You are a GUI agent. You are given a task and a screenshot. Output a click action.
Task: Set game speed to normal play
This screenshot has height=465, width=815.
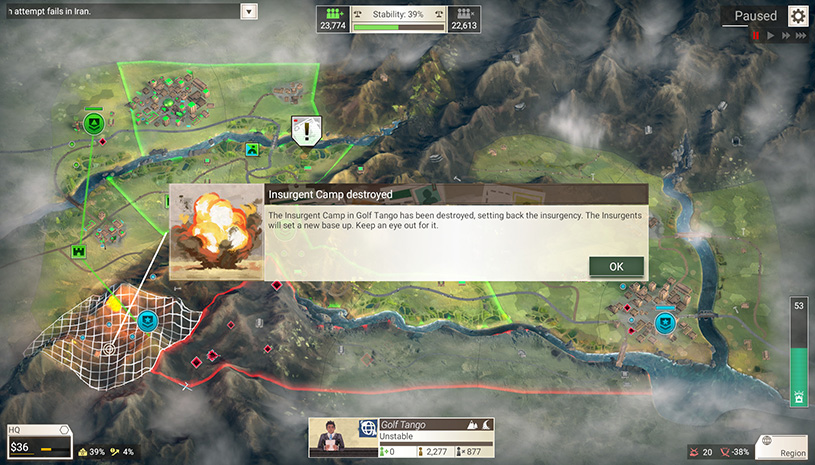point(771,35)
